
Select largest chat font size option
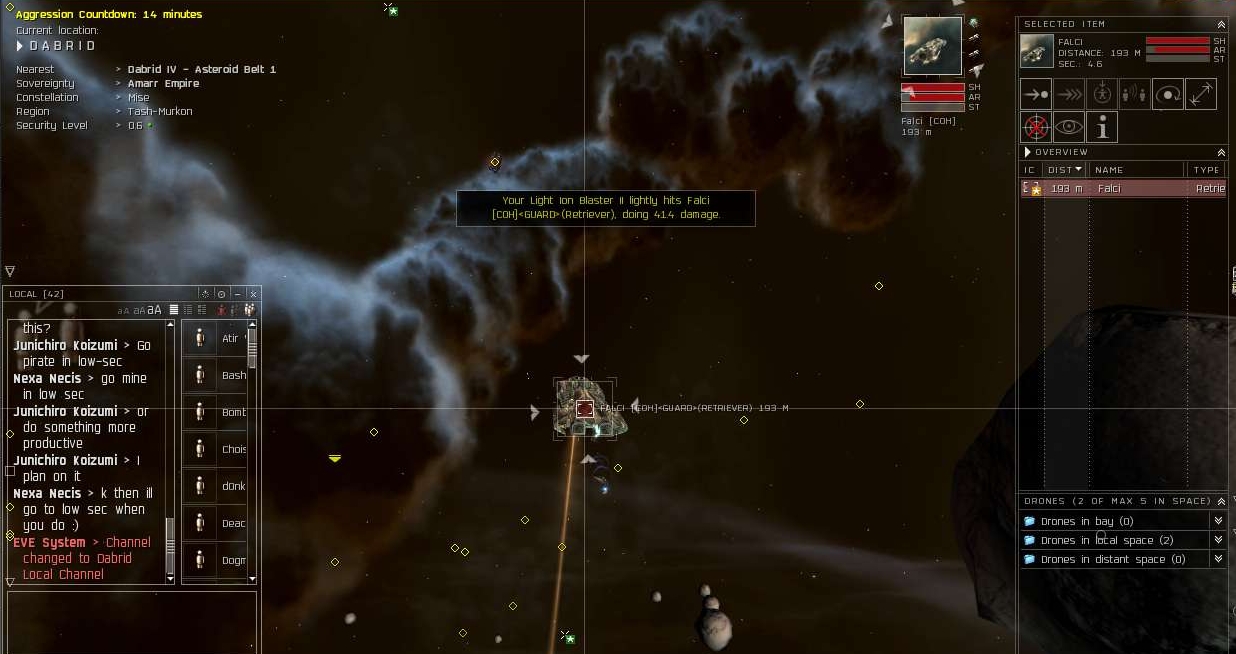pos(155,310)
